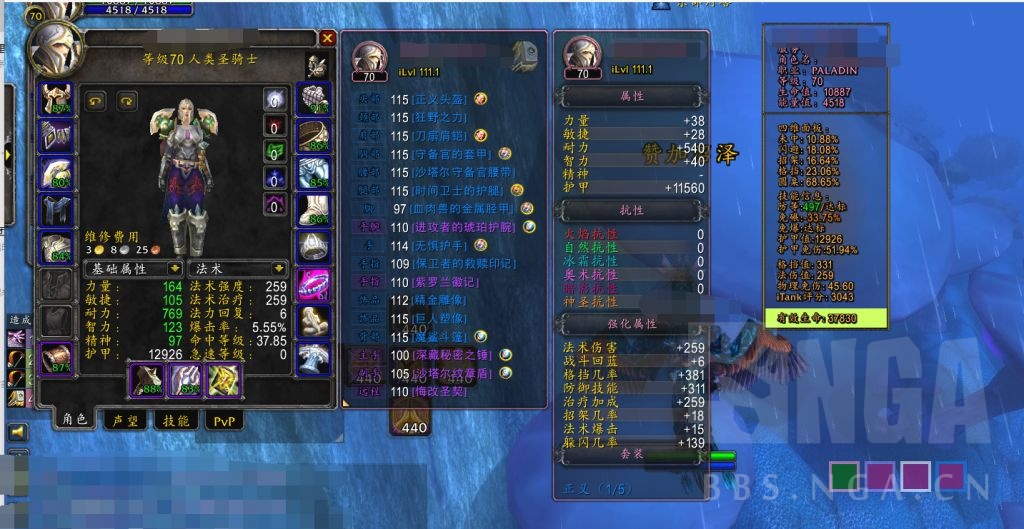Select the equipped helmet slot
Viewport: 1024px width, 529px height.
(55, 99)
